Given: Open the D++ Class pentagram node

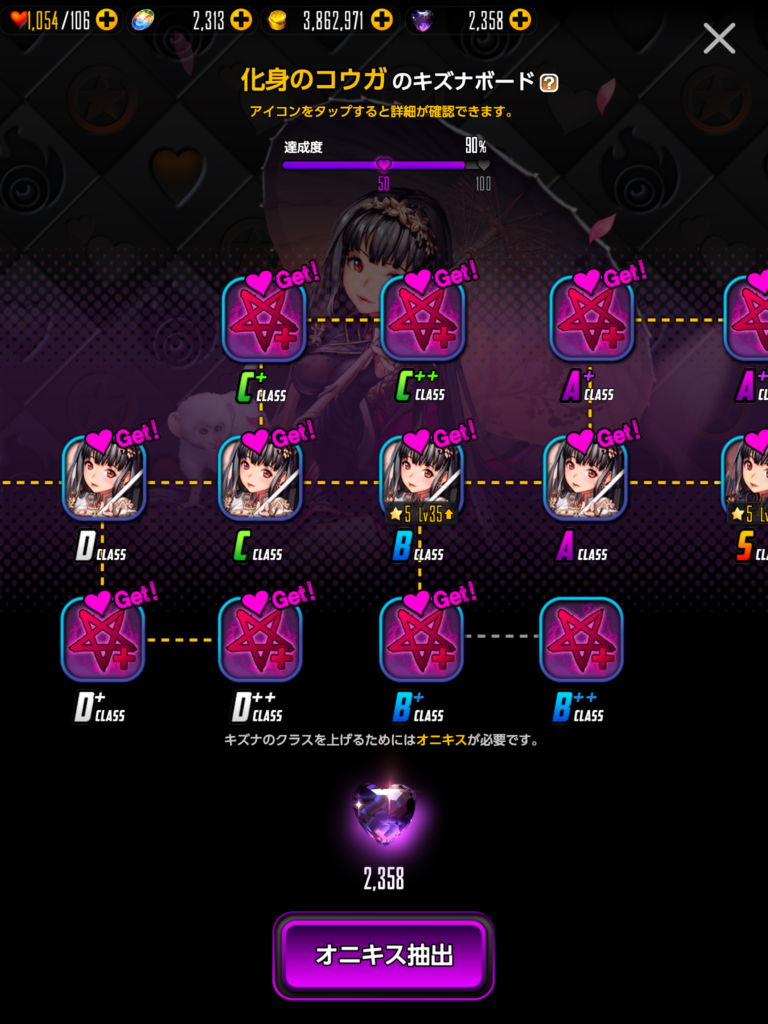Looking at the screenshot, I should [x=260, y=639].
